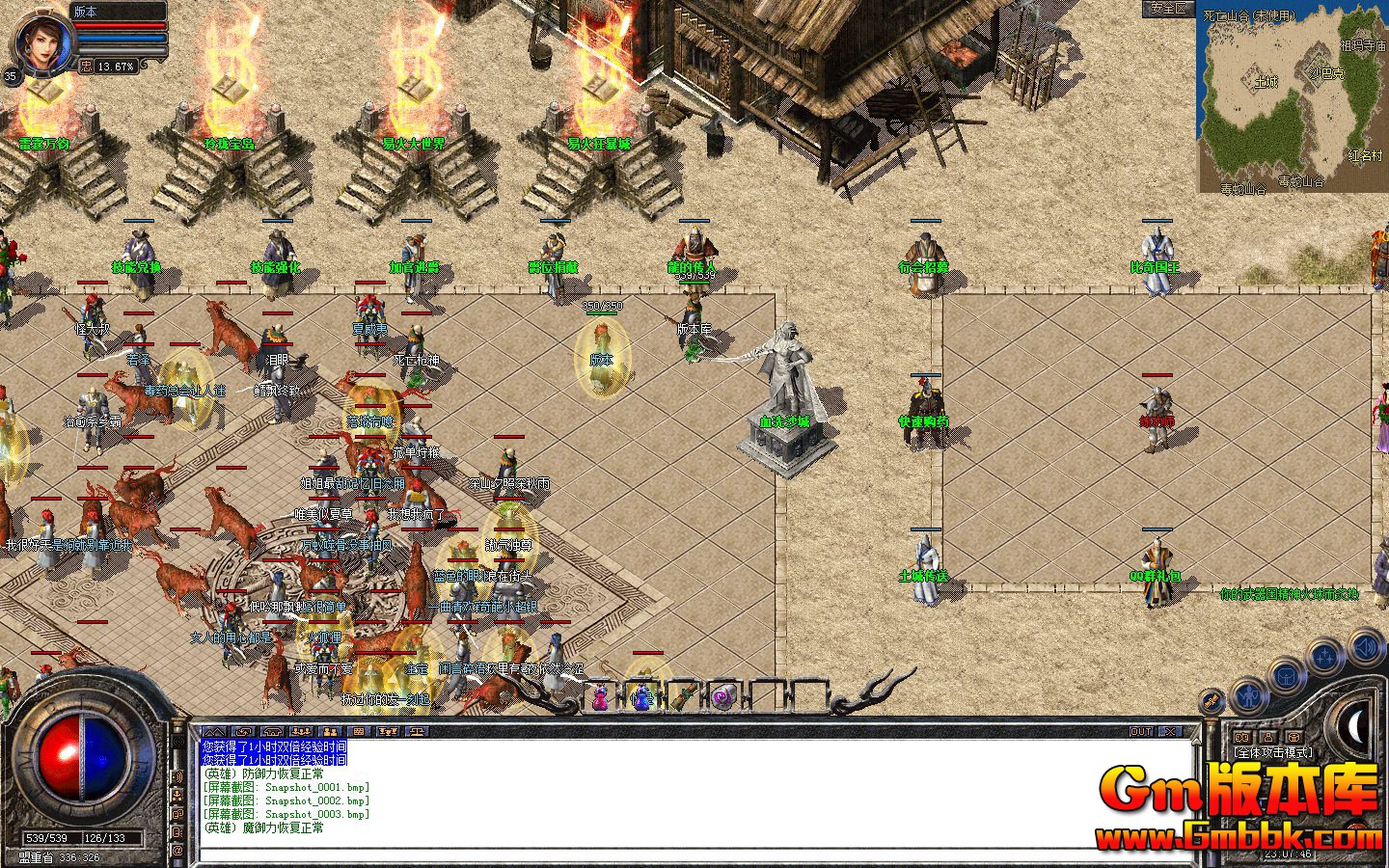Click the Snapshot_0002.bmp message in the chat log
The height and width of the screenshot is (868, 1389).
[x=285, y=800]
